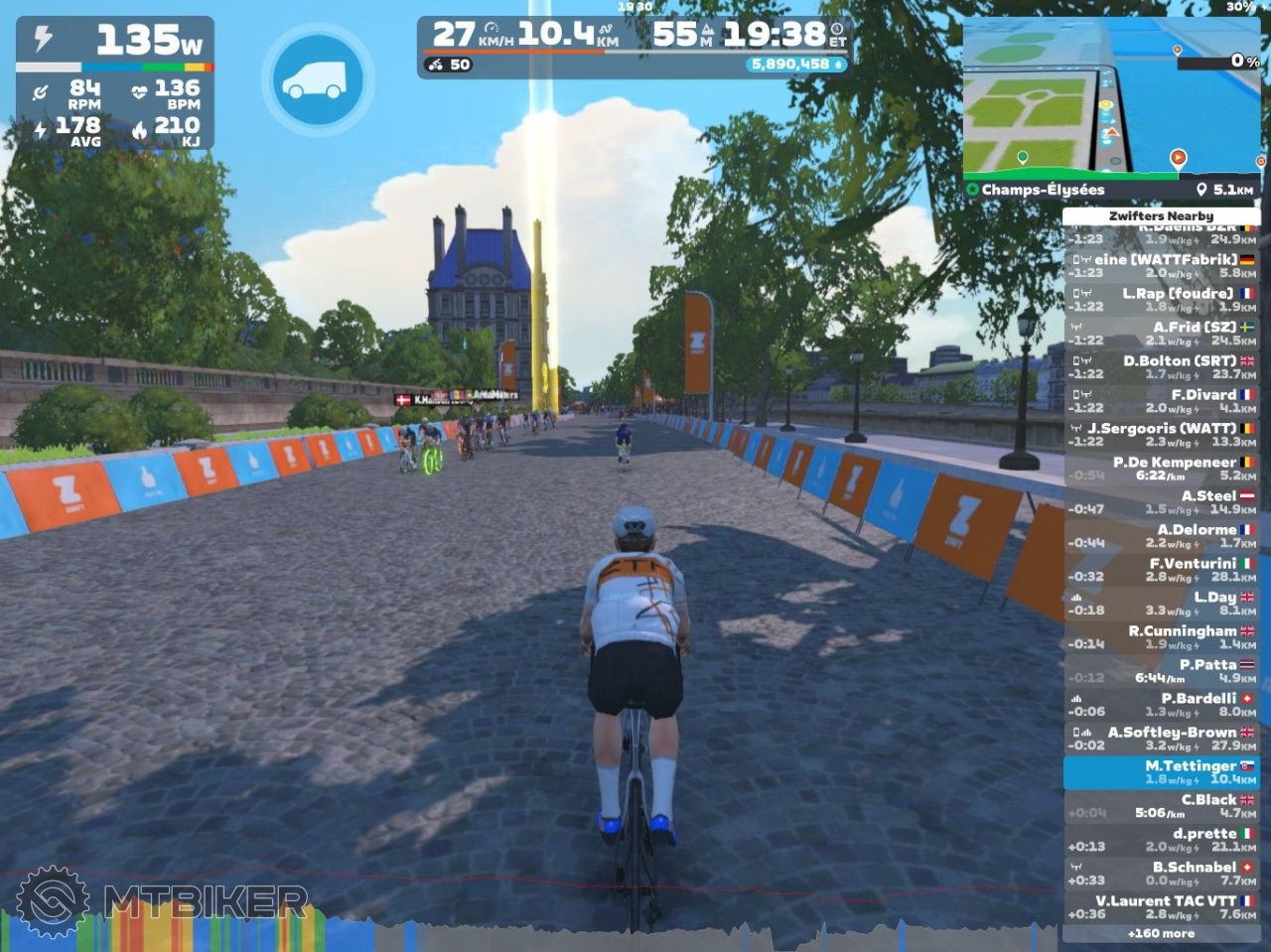
Task: Select rider M.Tettinger in nearby list
Action: tap(1161, 772)
